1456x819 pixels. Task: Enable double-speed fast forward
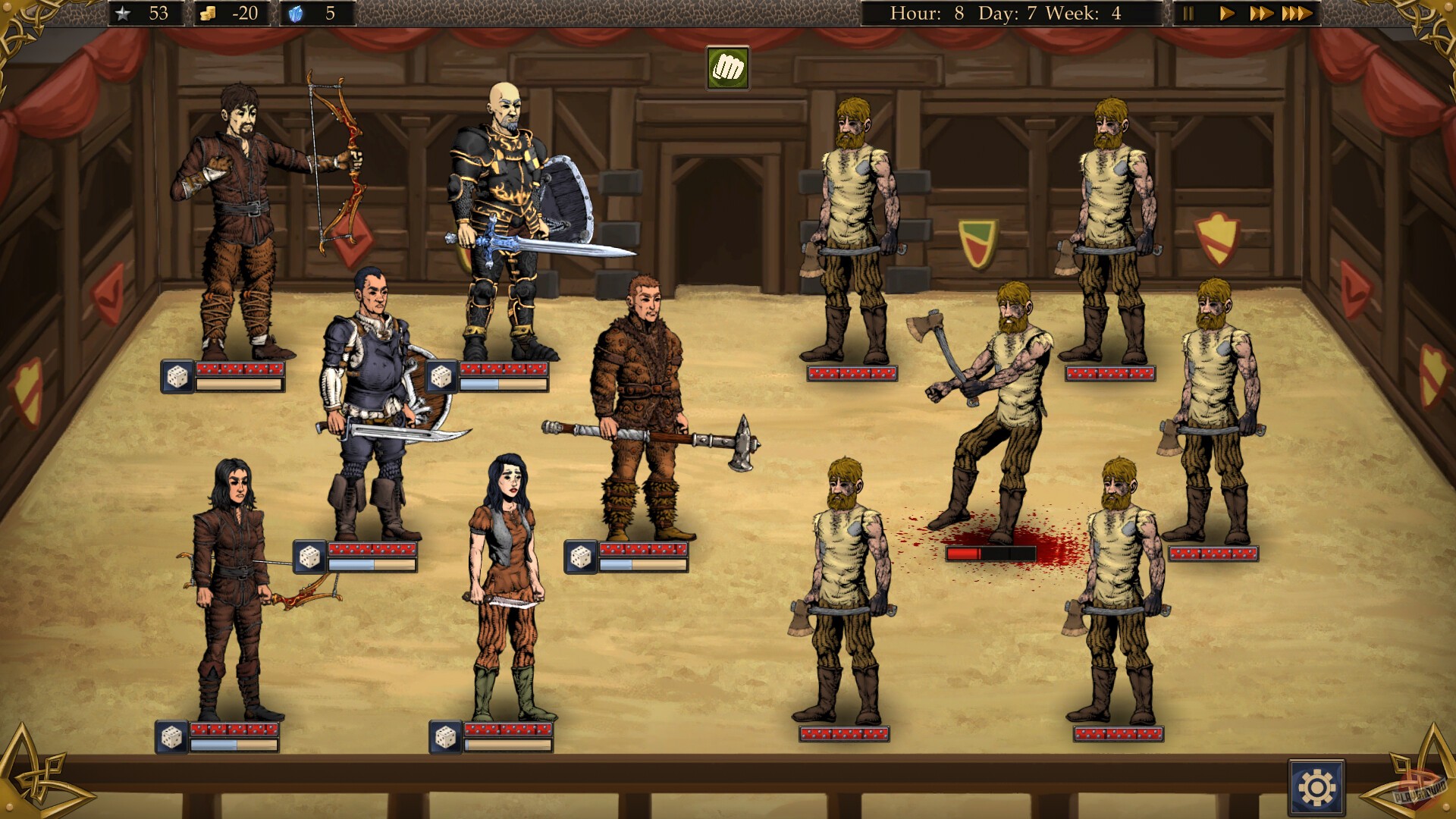tap(1261, 12)
